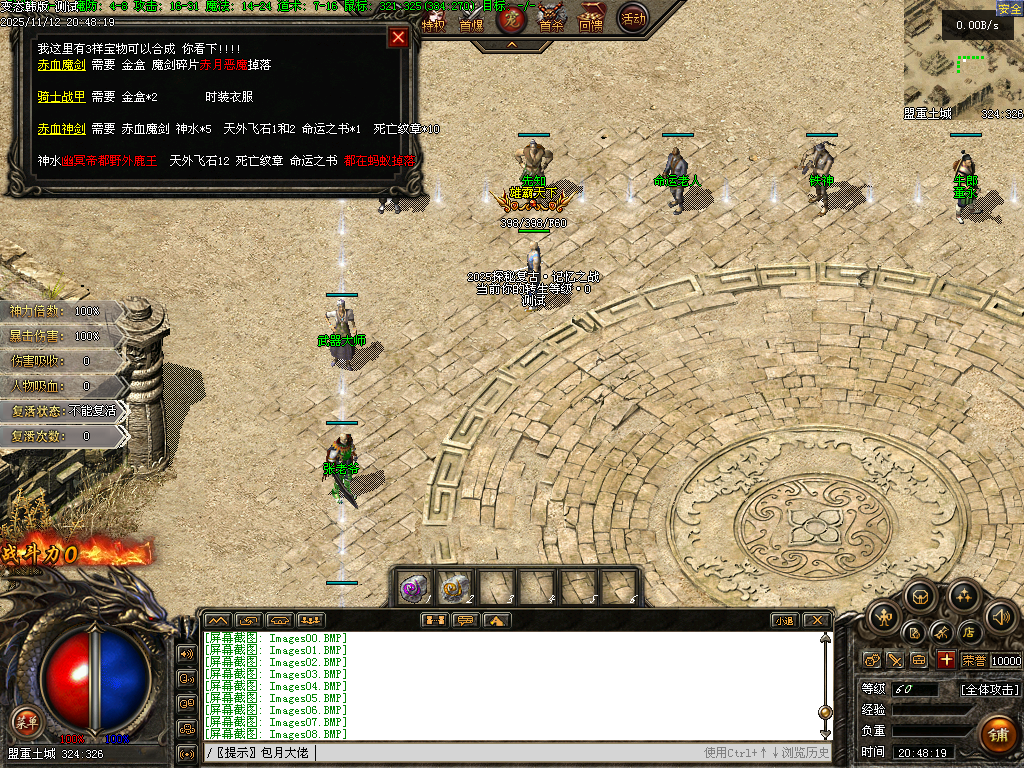This screenshot has height=768, width=1024.
Task: Close the item synthesis dialogue
Action: pos(398,37)
